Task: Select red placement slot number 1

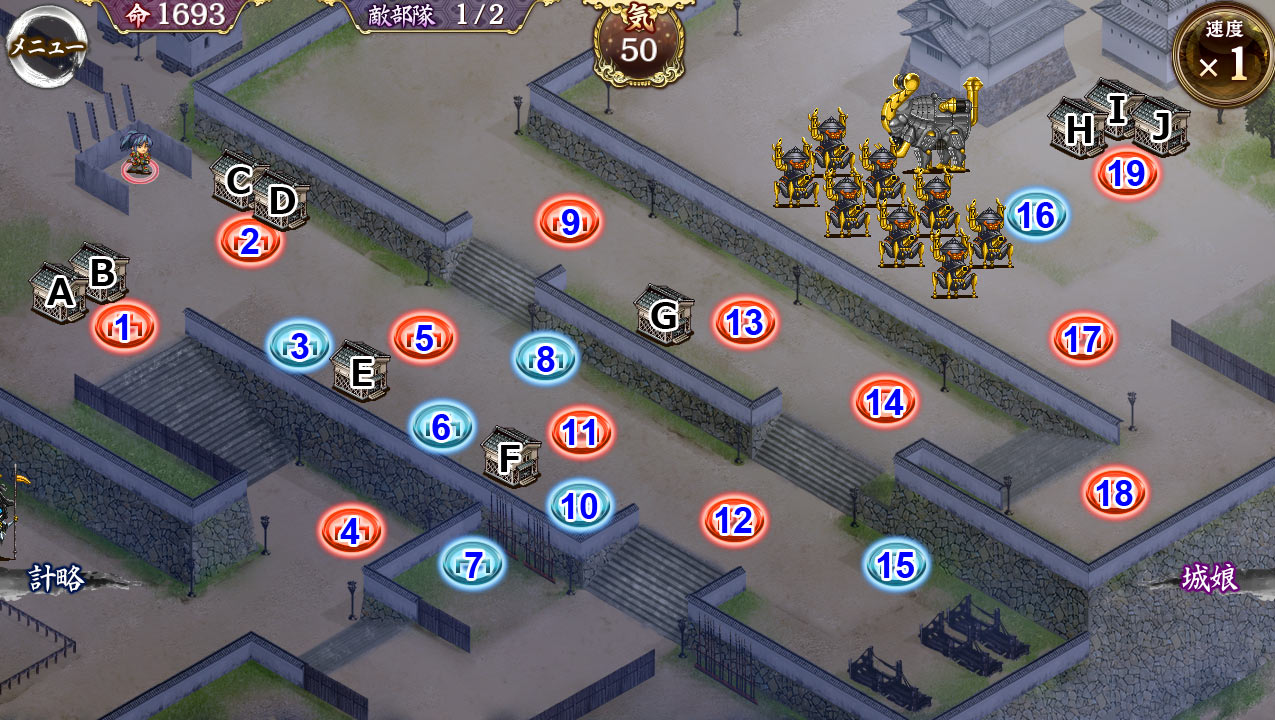Action: click(124, 327)
